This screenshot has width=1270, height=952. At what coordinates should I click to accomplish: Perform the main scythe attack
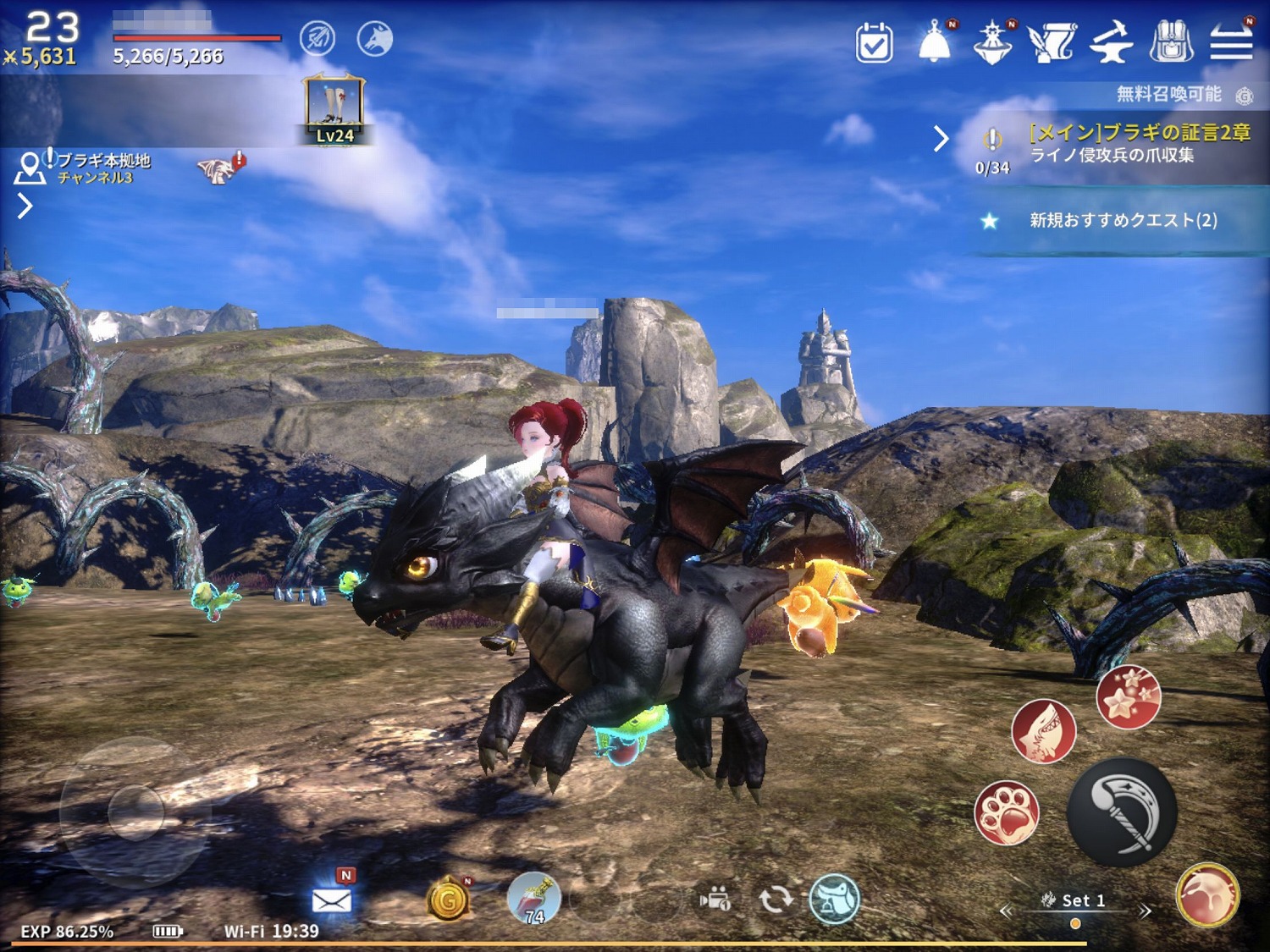[1122, 812]
